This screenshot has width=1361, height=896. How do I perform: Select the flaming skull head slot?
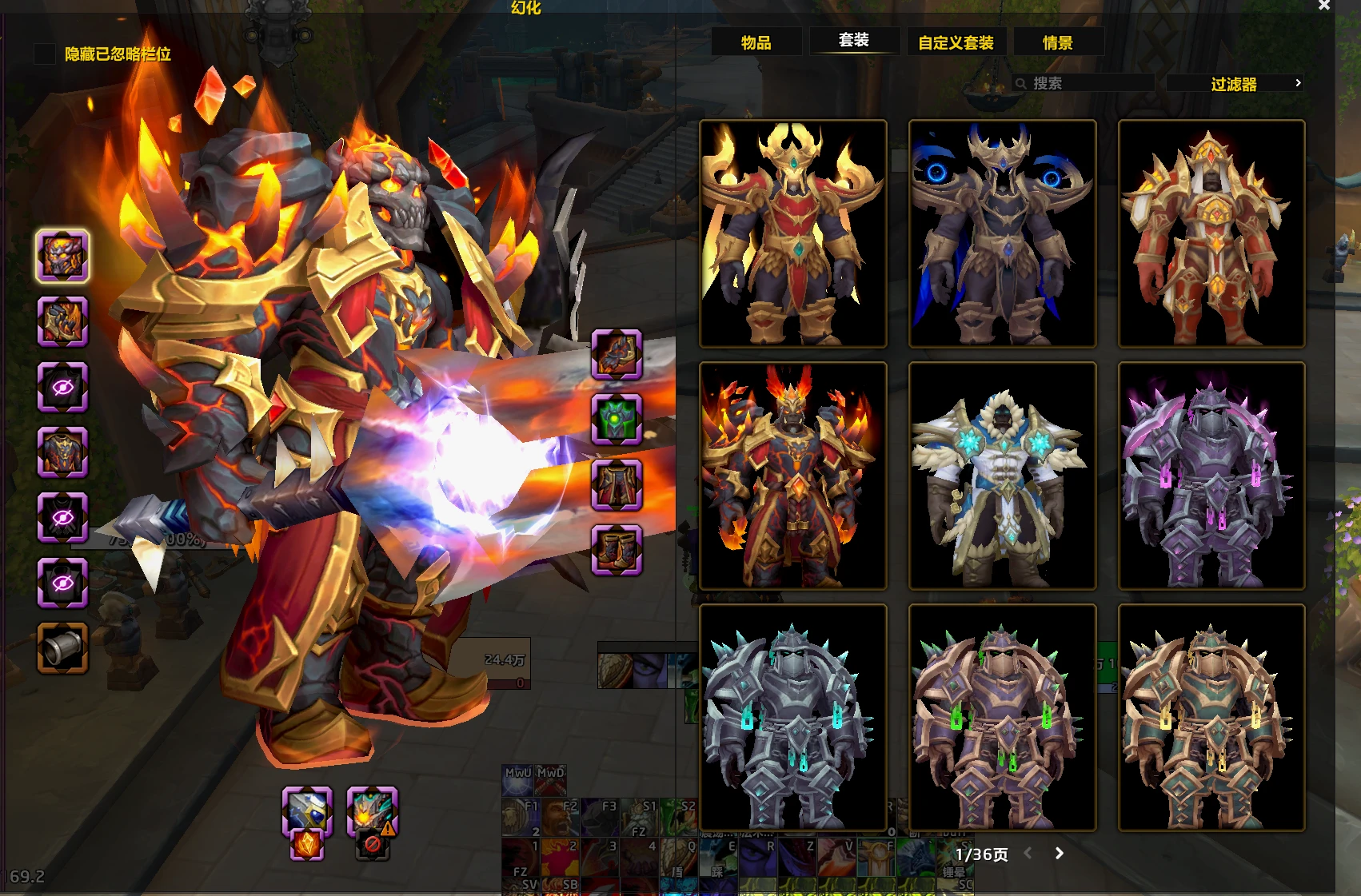pyautogui.click(x=62, y=257)
